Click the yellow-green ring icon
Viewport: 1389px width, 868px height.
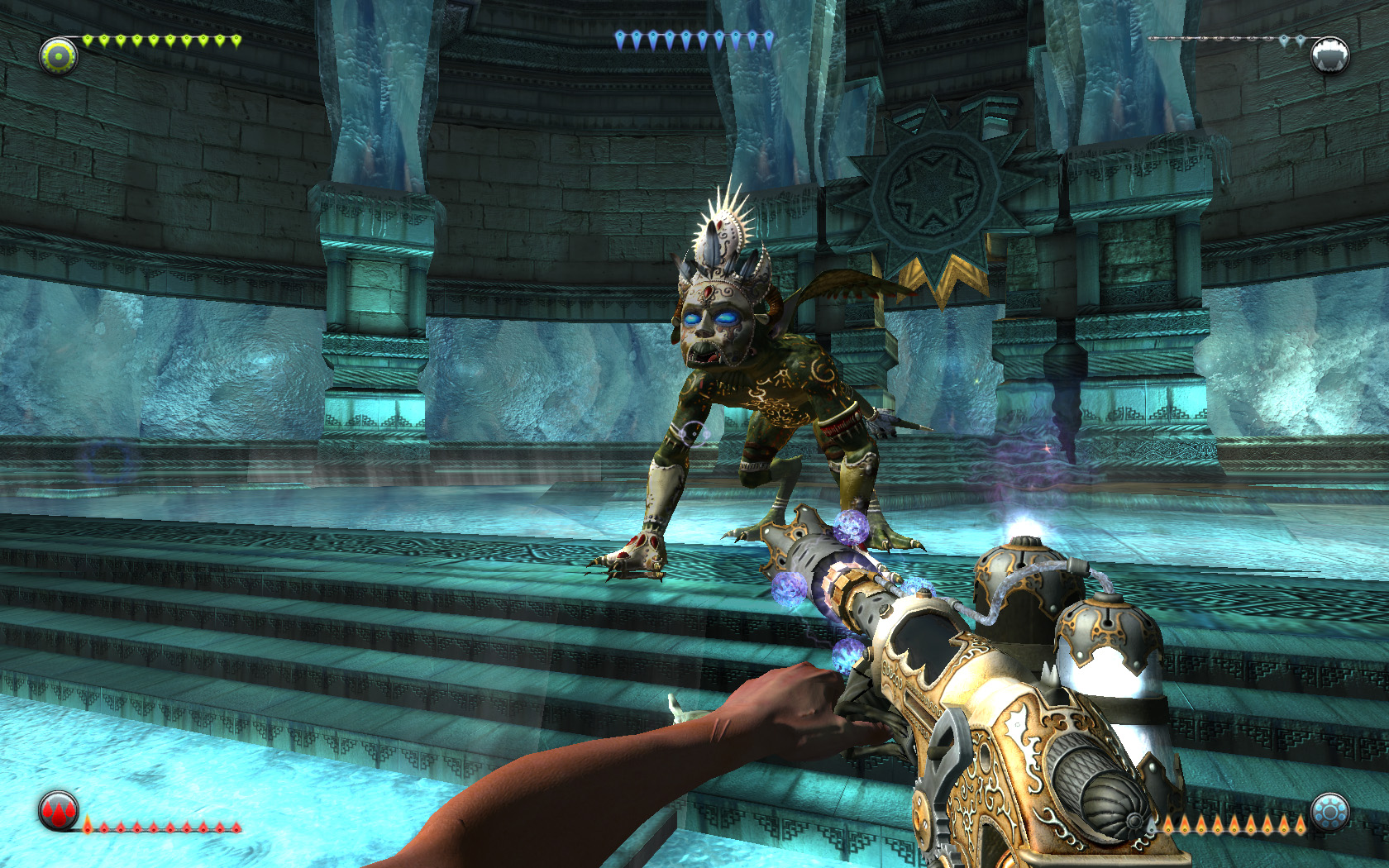point(59,56)
